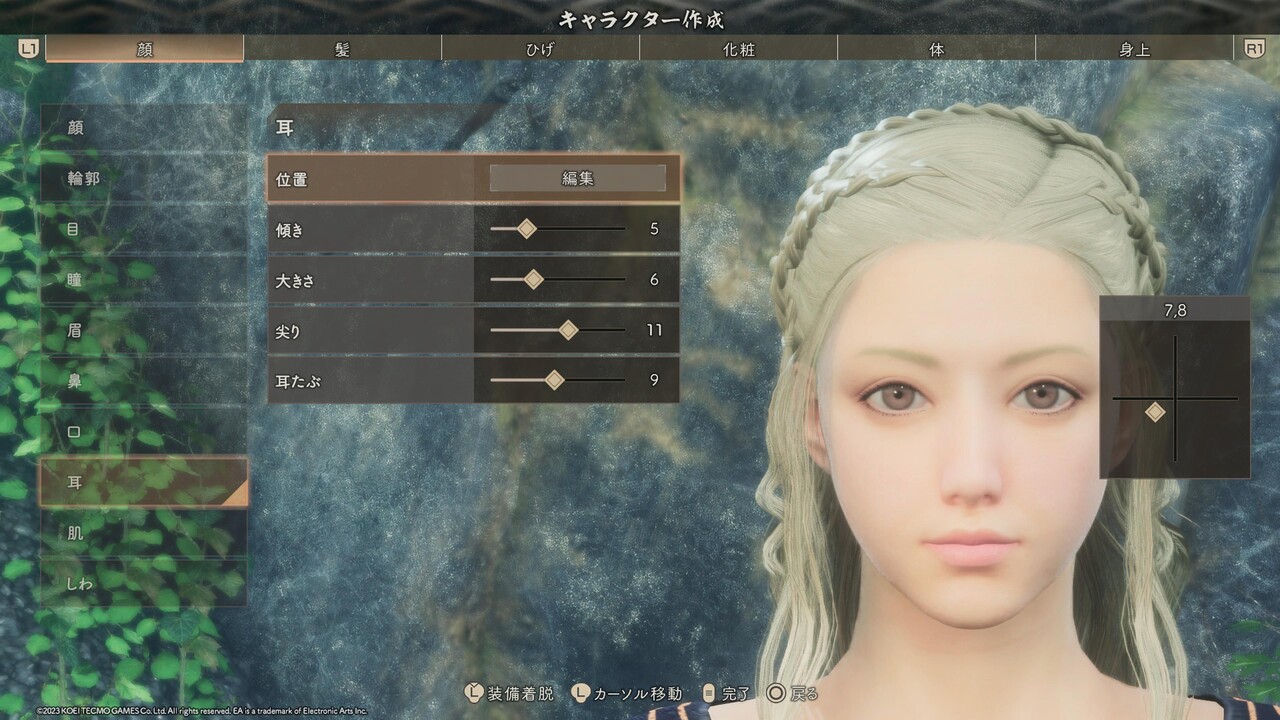
Task: Show the 身上 (background) tab
Action: (x=1134, y=49)
